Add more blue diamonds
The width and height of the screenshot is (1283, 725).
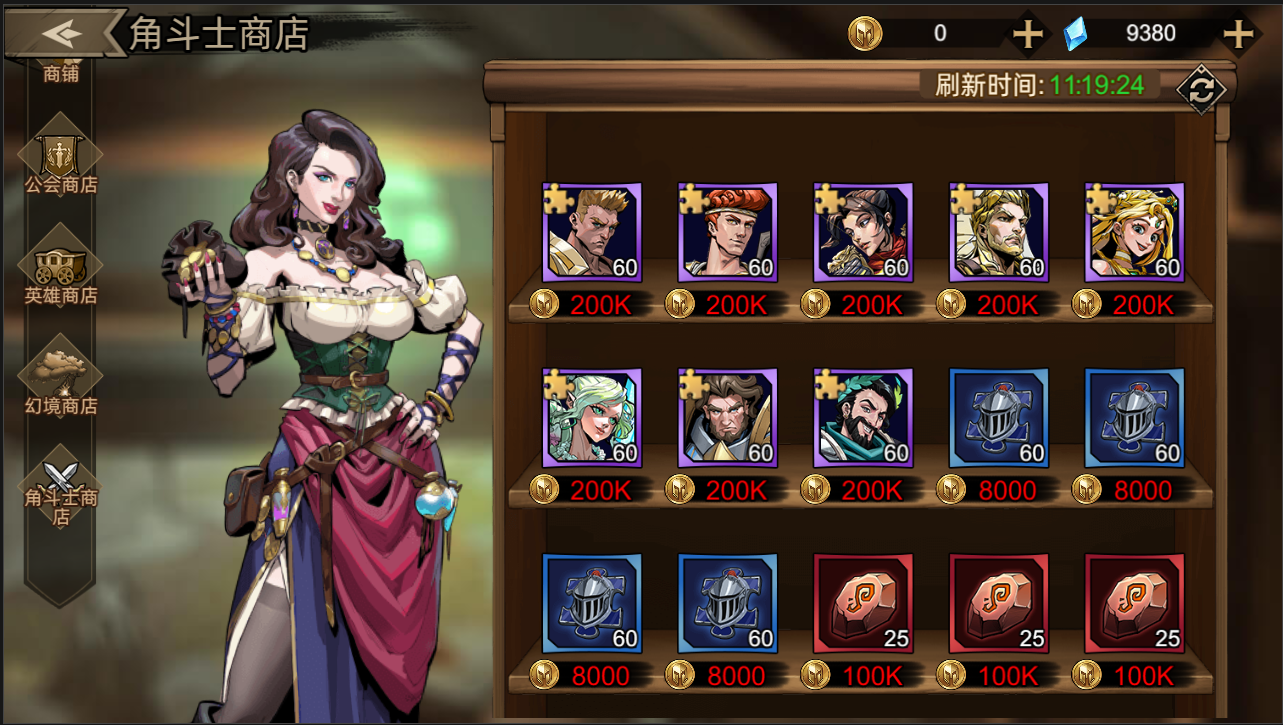click(1238, 34)
